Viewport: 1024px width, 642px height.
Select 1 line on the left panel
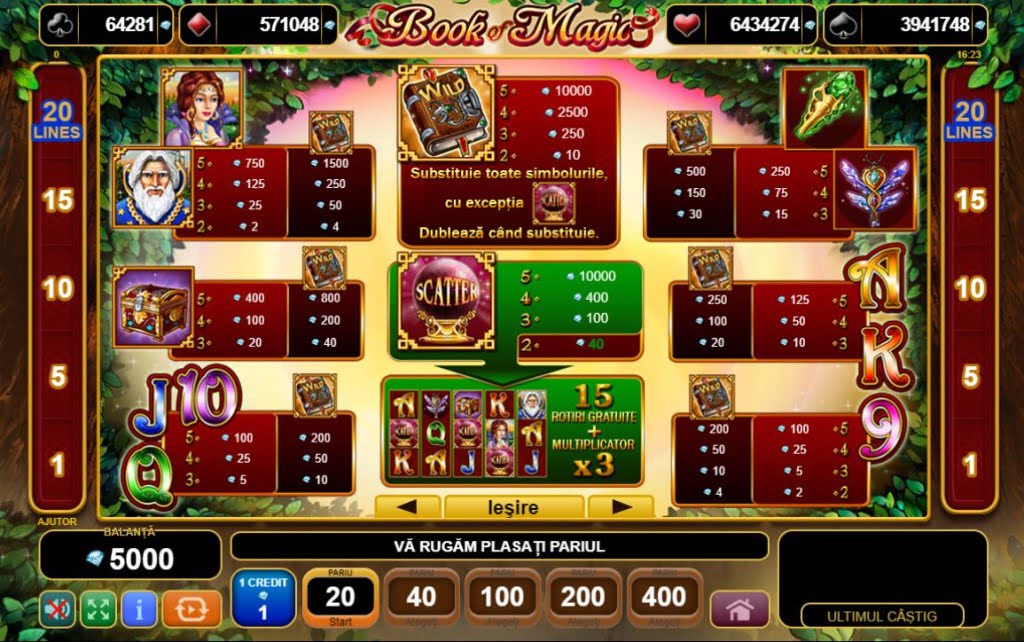(x=57, y=465)
